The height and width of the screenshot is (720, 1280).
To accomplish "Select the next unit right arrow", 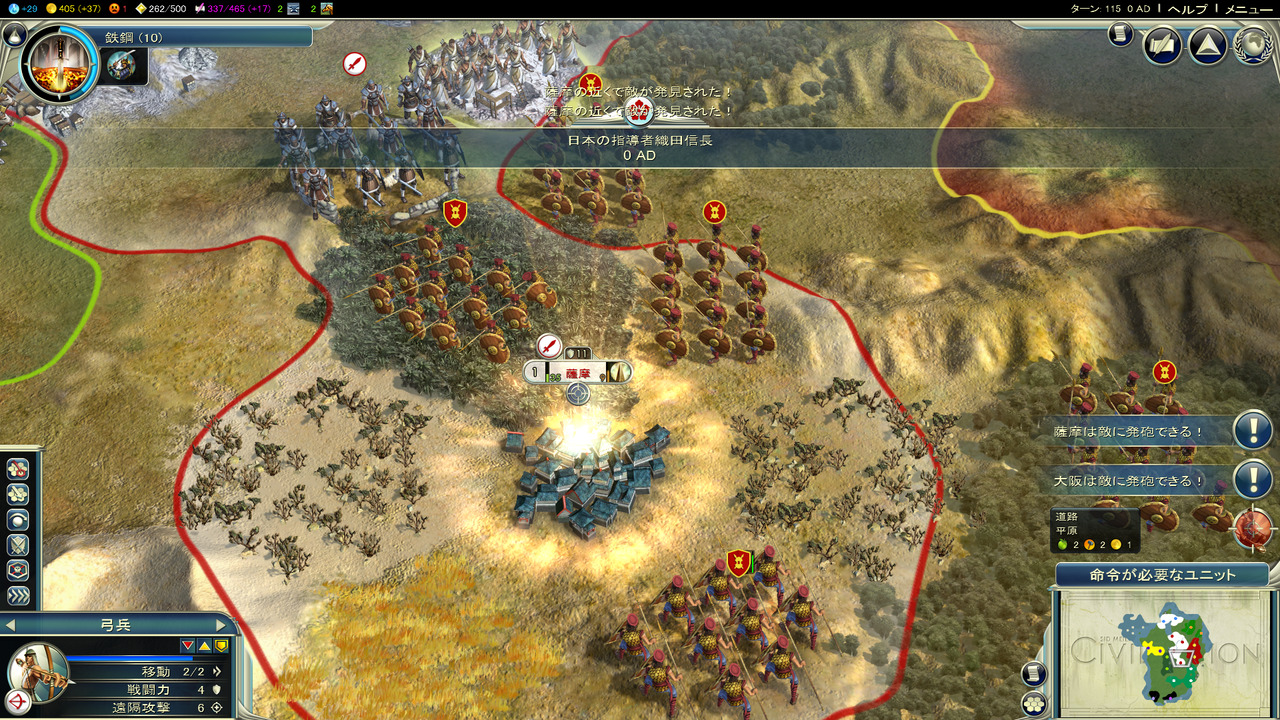I will tap(221, 625).
